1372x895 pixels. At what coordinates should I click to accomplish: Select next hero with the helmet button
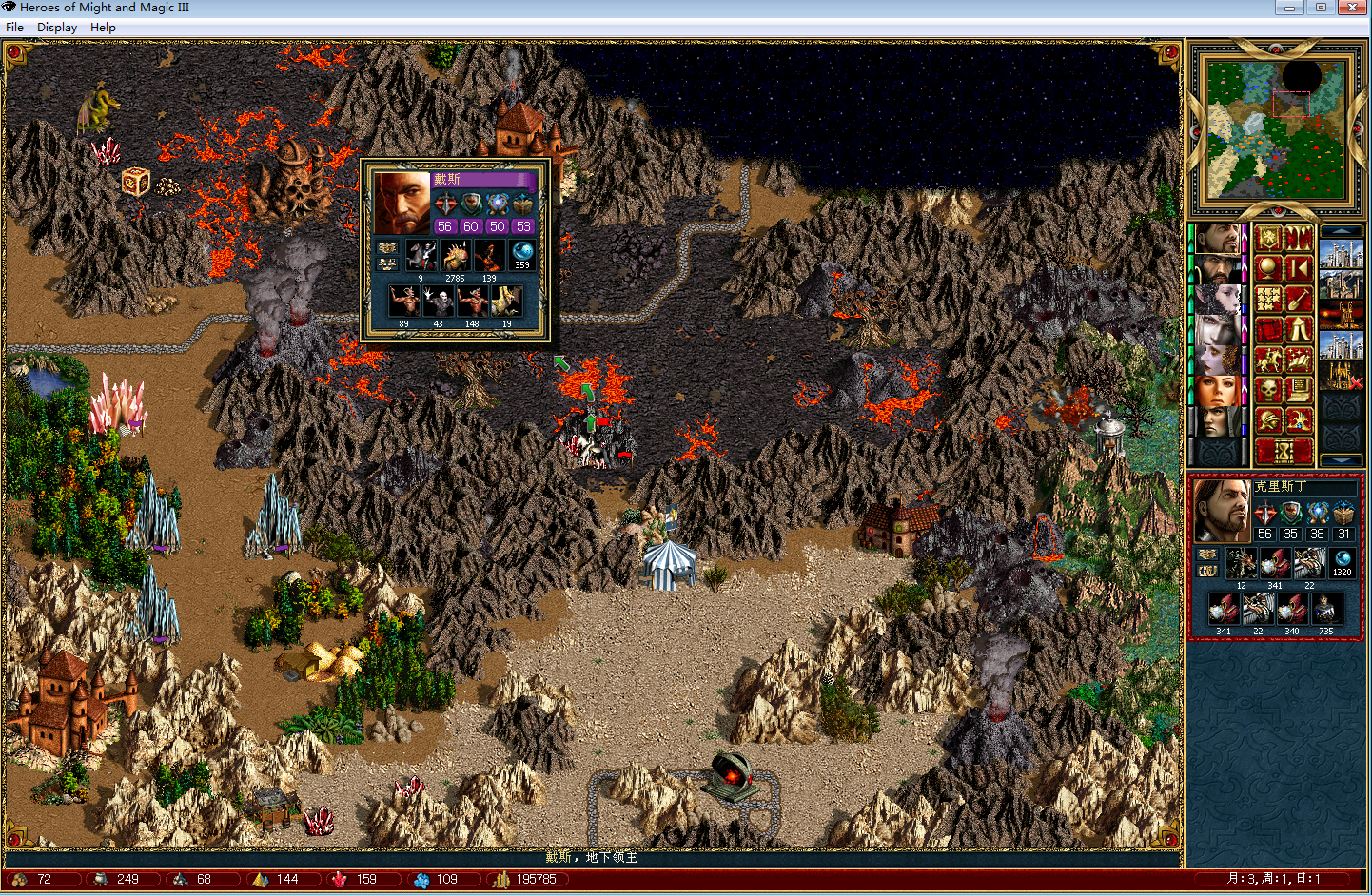point(1267,420)
